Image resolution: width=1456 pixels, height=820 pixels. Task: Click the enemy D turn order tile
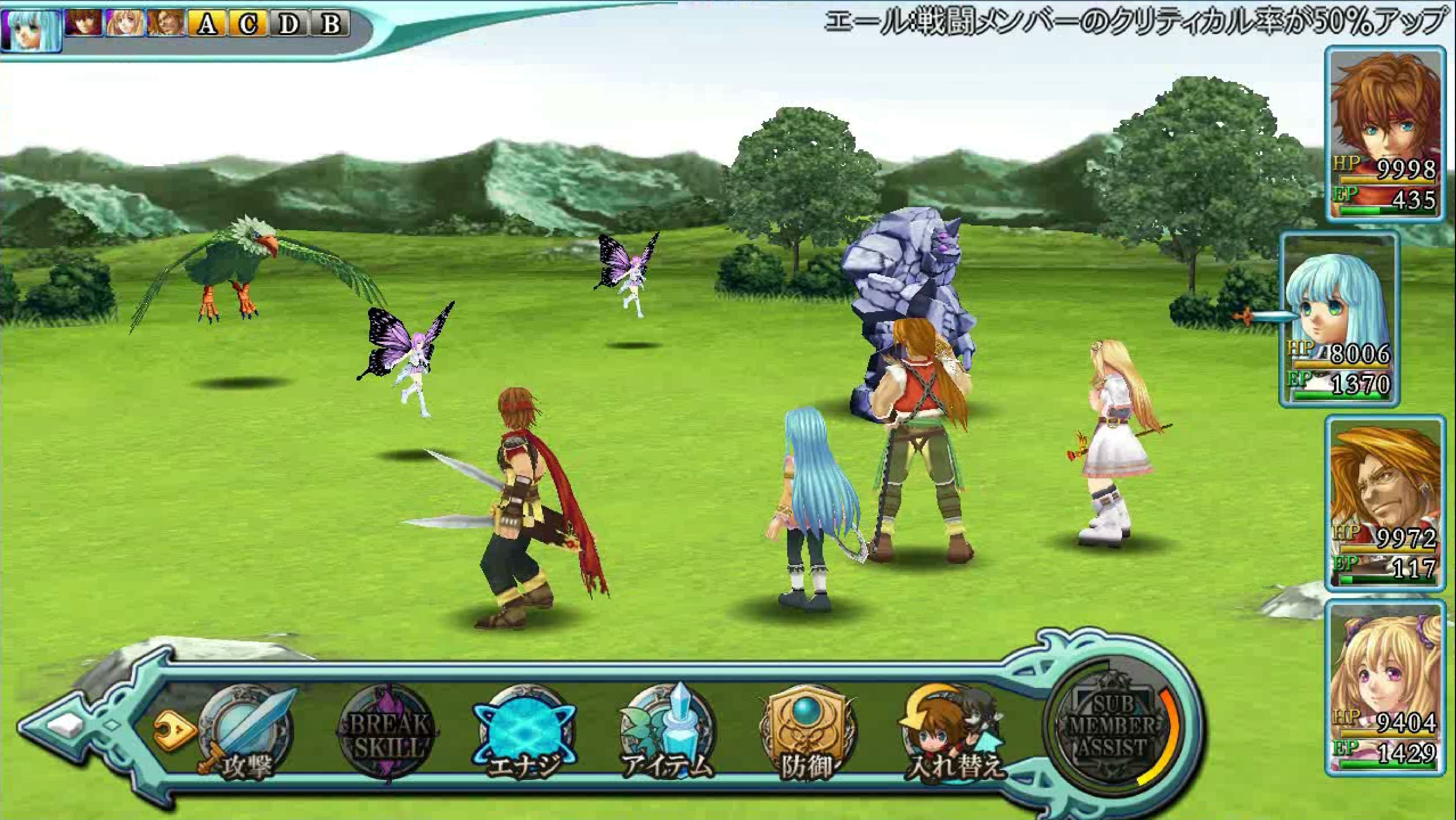coord(289,24)
